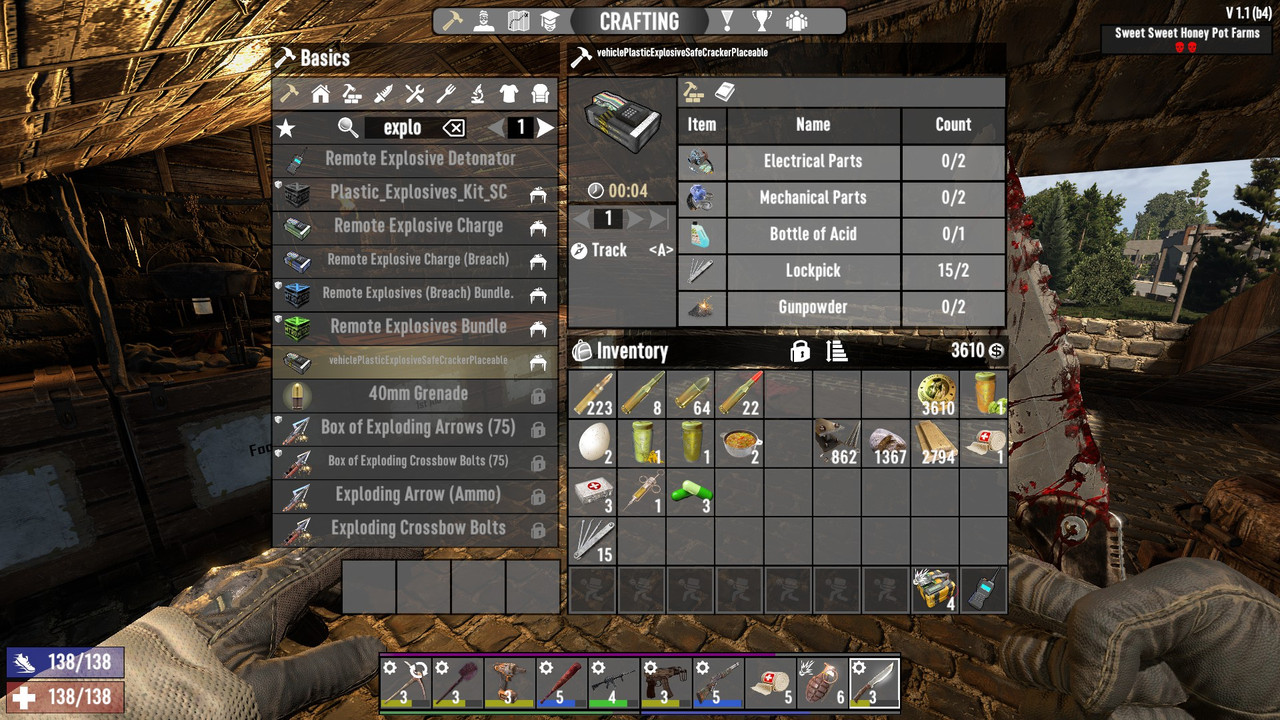Sort the inventory items
The width and height of the screenshot is (1280, 720).
pos(837,351)
